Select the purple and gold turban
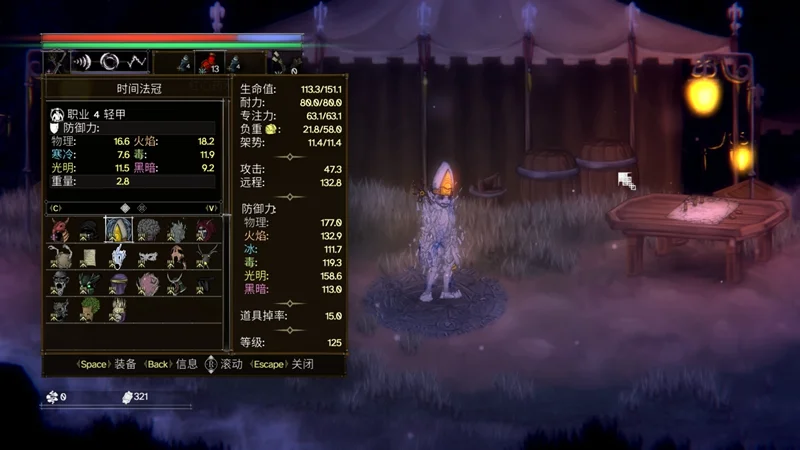This screenshot has height=450, width=800. pyautogui.click(x=119, y=285)
